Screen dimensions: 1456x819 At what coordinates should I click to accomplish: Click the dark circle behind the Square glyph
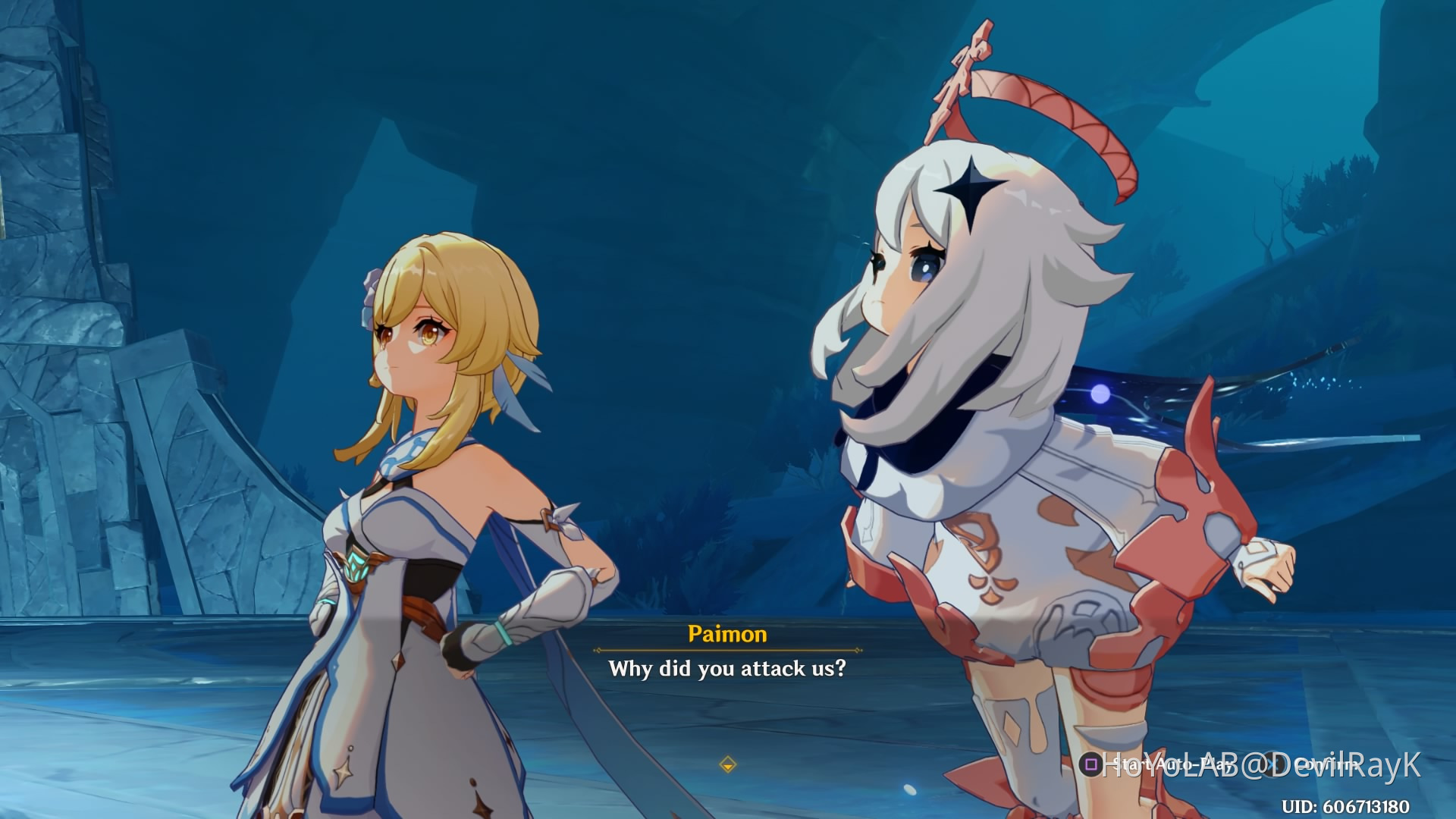[x=1090, y=764]
